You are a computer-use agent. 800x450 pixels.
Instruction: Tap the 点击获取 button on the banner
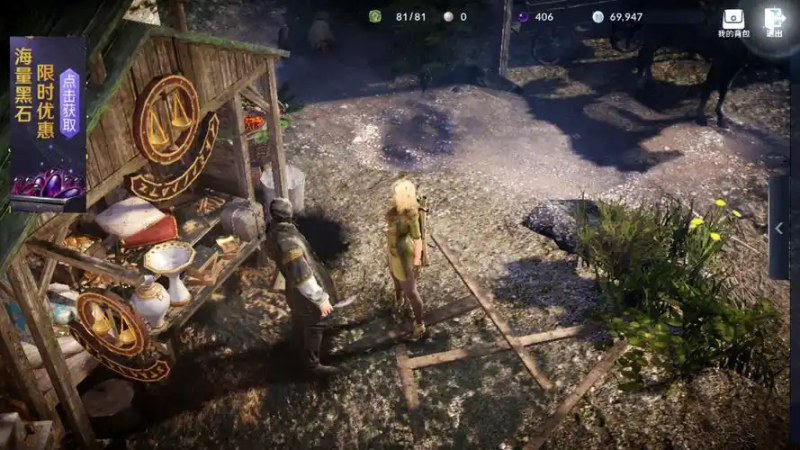(x=69, y=103)
